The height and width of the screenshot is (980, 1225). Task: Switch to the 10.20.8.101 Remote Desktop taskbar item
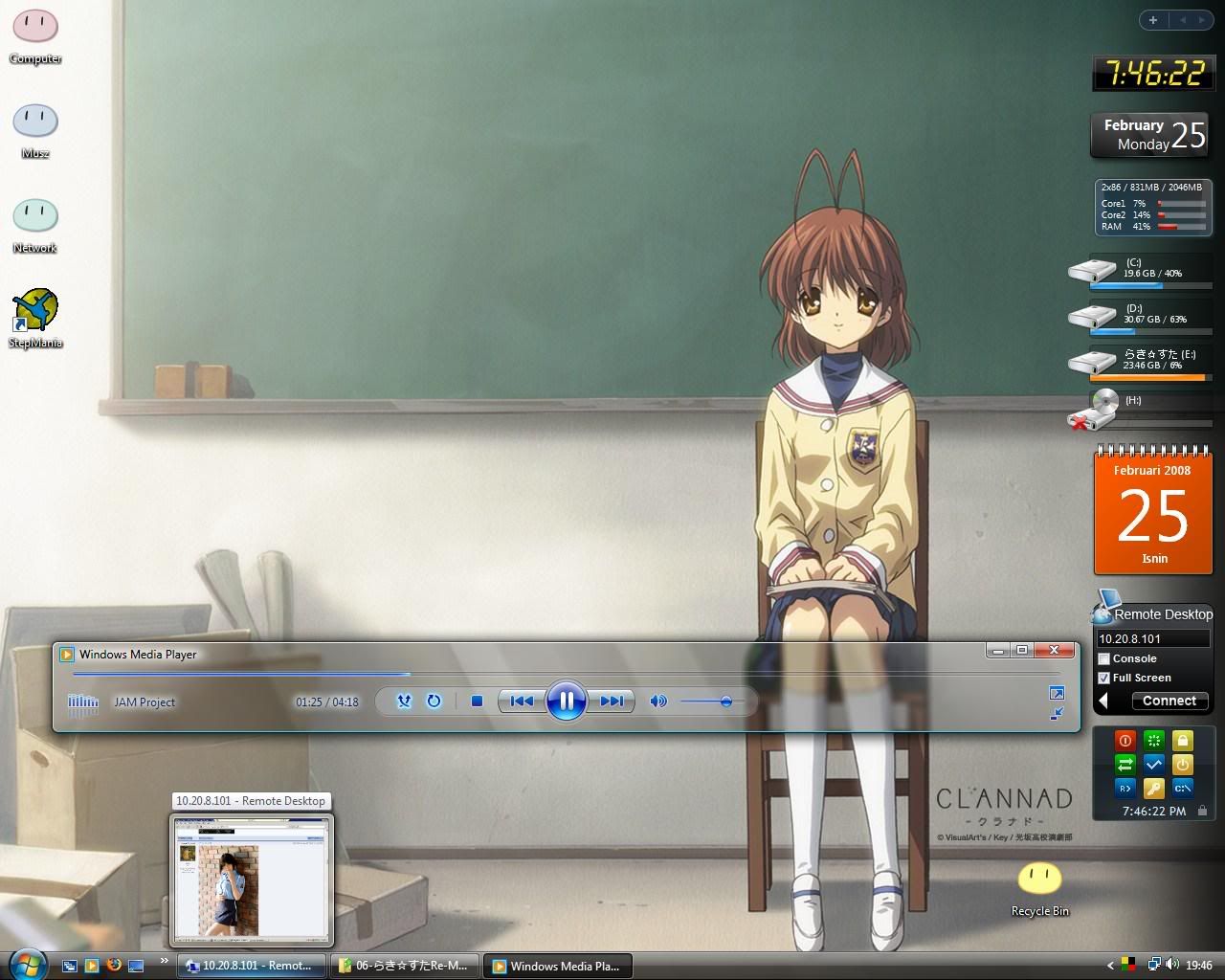pos(249,966)
